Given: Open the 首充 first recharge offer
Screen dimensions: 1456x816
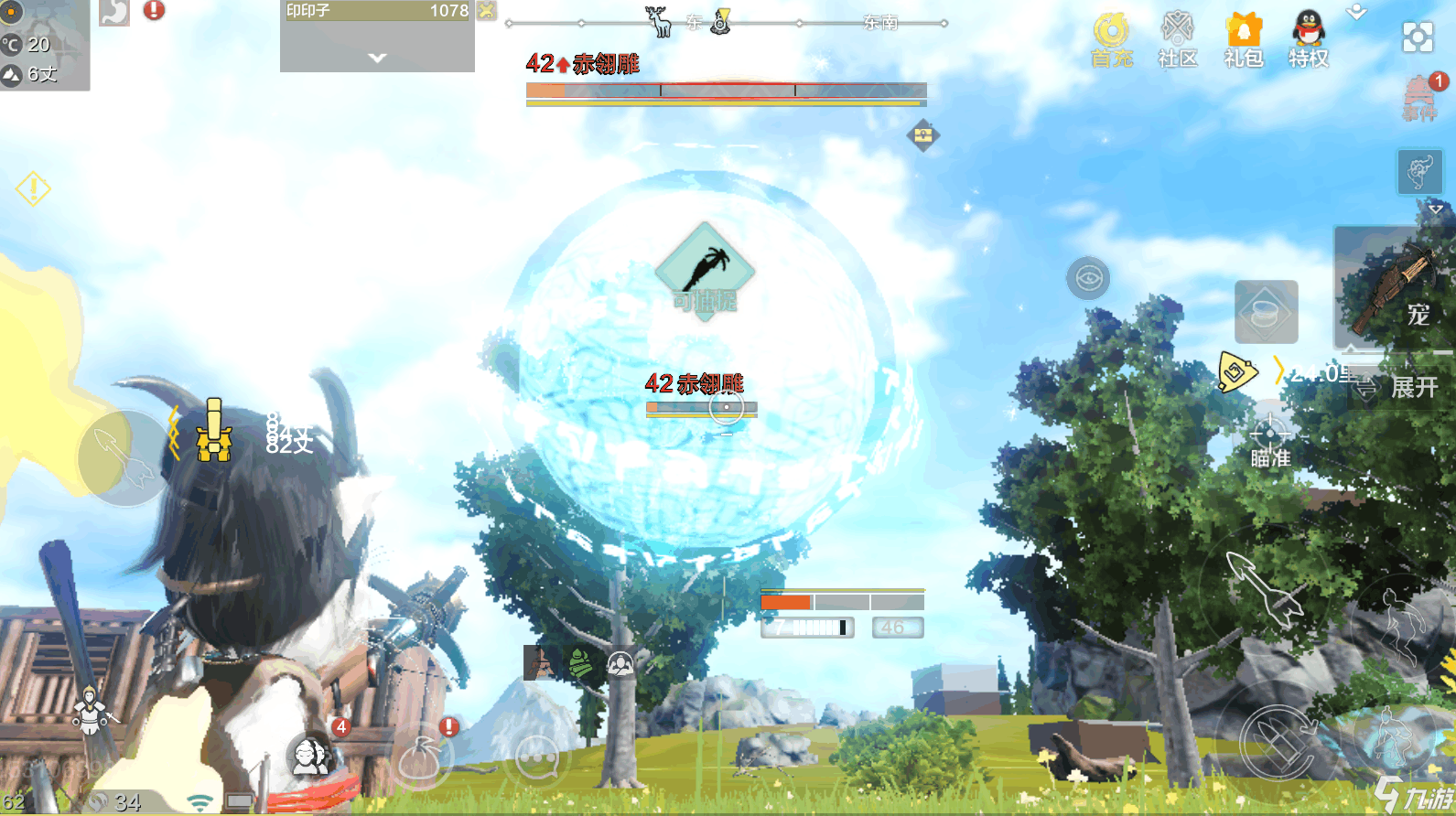Looking at the screenshot, I should (x=1111, y=40).
